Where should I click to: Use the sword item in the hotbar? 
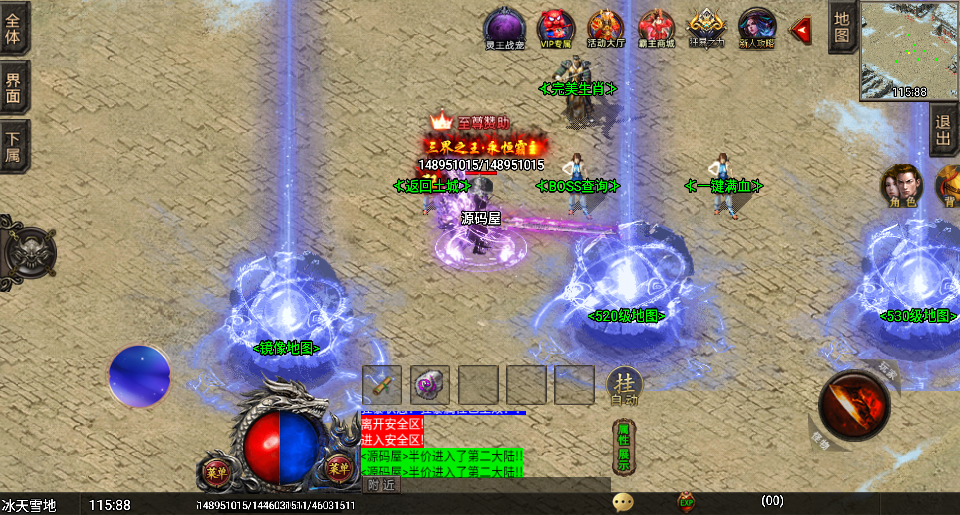tap(382, 385)
